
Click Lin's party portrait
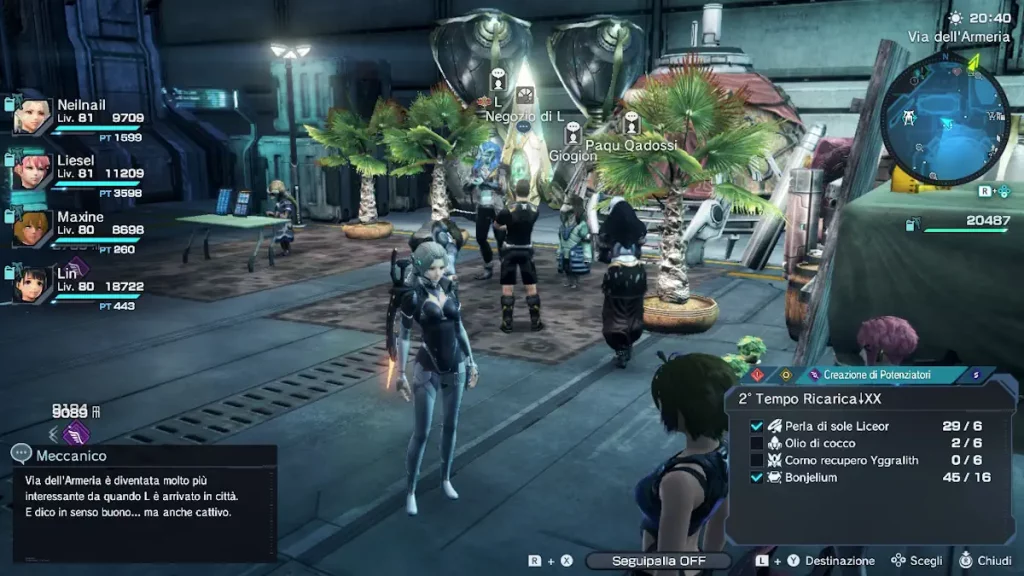point(33,284)
